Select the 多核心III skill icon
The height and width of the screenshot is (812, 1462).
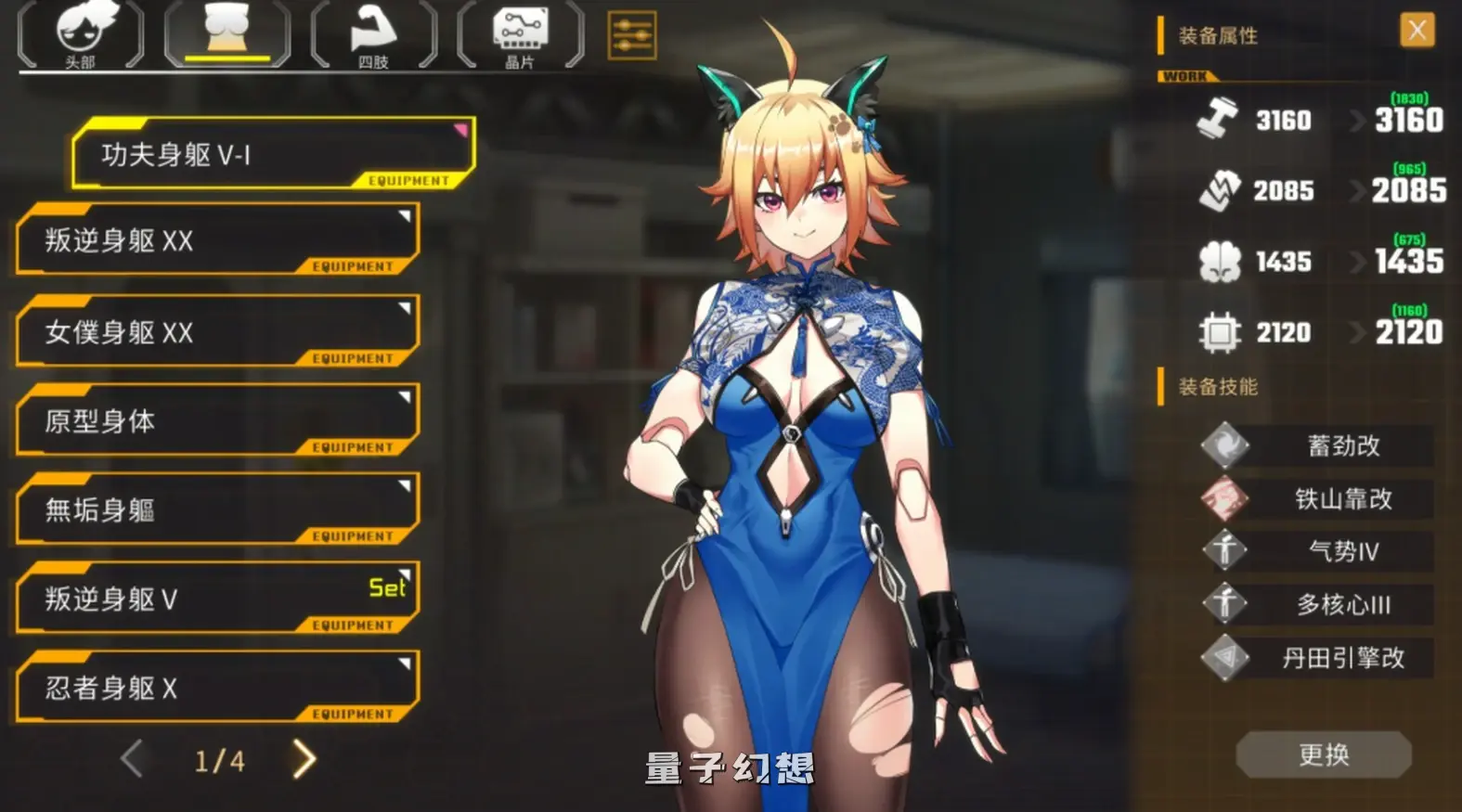click(1225, 603)
